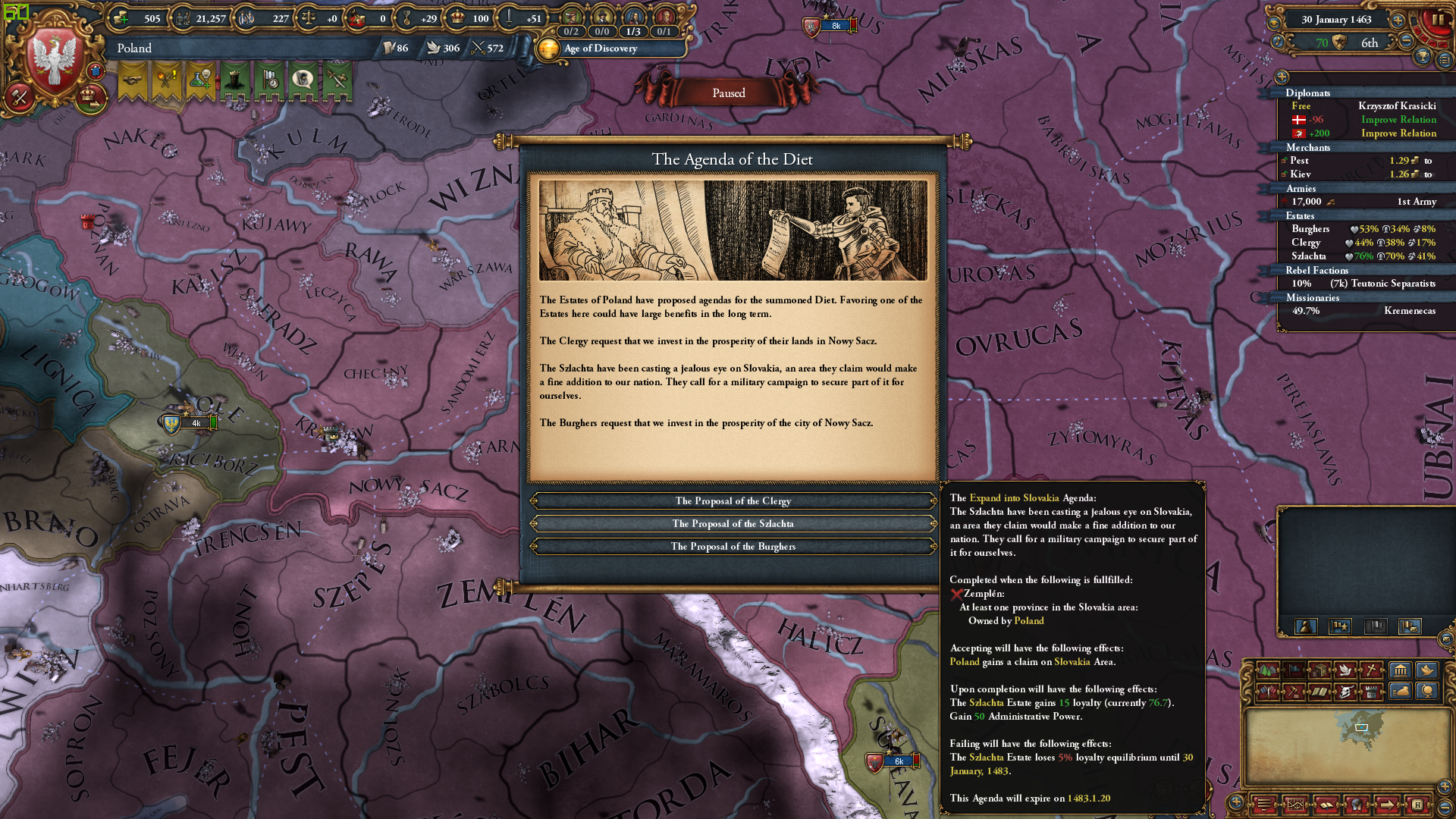1456x819 pixels.
Task: Open the ledger graph icon near the minimap
Action: click(x=1295, y=804)
